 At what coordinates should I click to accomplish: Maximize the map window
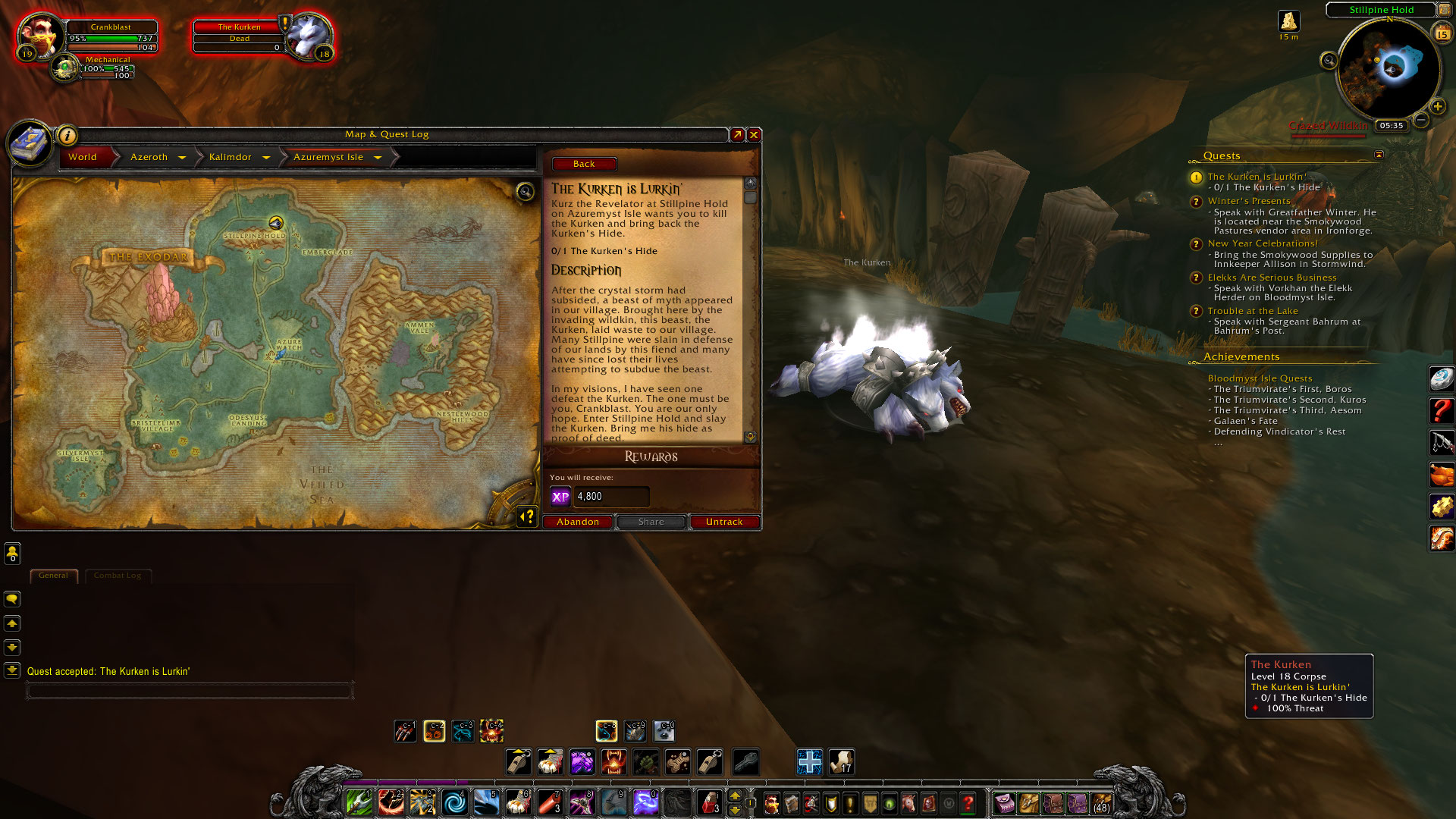pos(737,134)
